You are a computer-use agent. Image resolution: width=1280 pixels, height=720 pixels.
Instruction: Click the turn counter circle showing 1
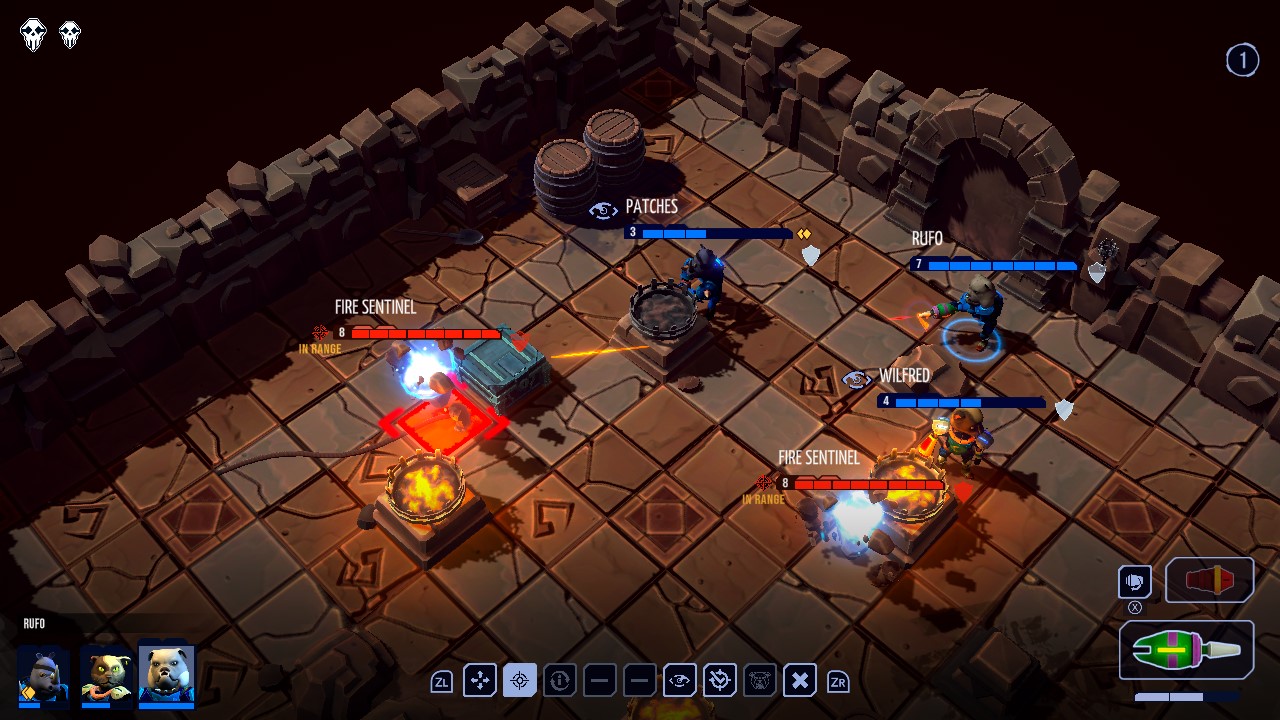pyautogui.click(x=1243, y=60)
